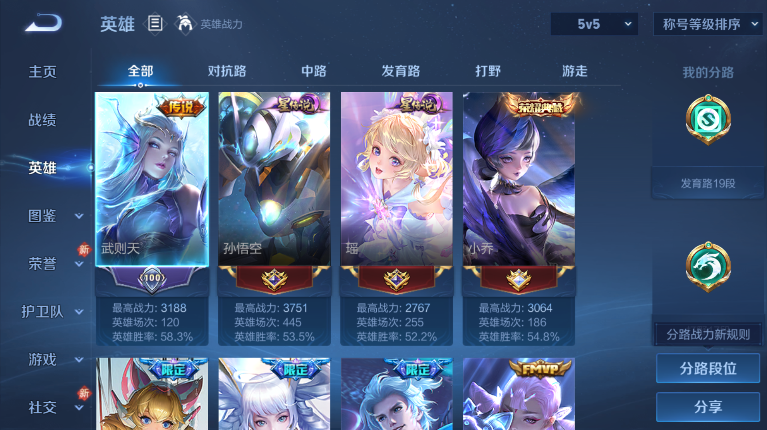Open the 荣誉 sidebar entry
Viewport: 767px width, 430px height.
tap(42, 263)
